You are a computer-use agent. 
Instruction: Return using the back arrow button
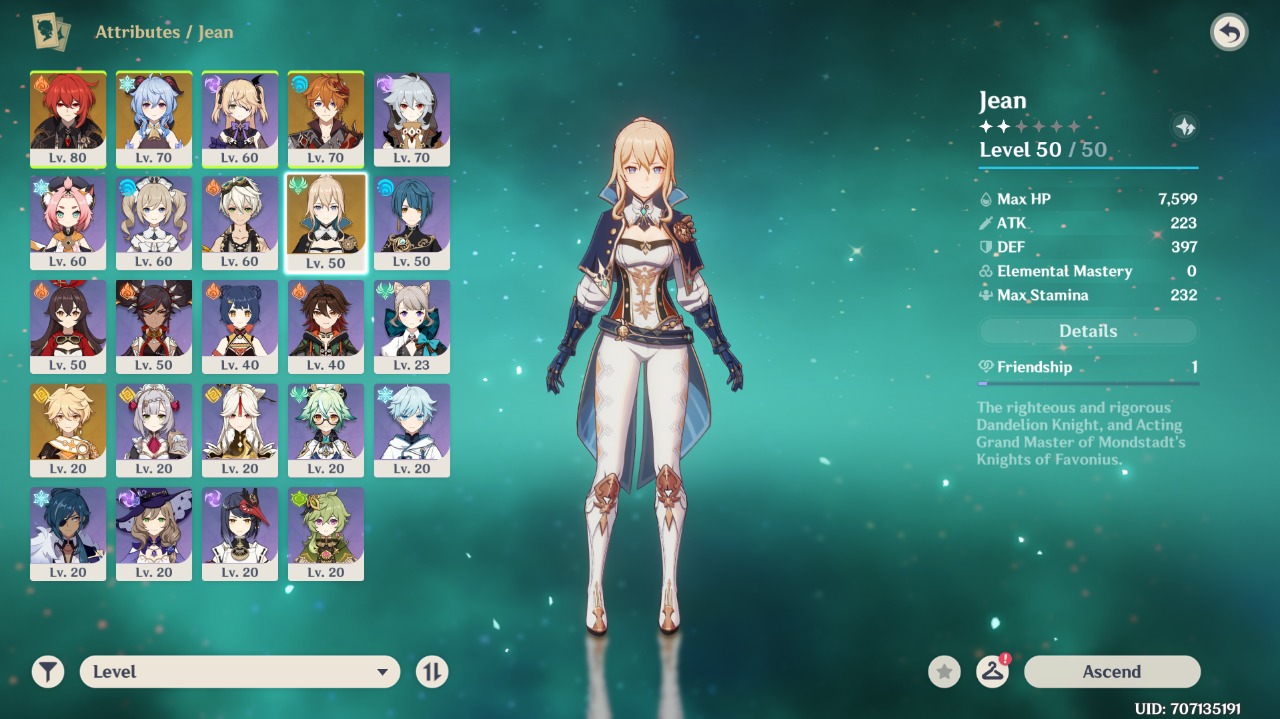(x=1229, y=33)
